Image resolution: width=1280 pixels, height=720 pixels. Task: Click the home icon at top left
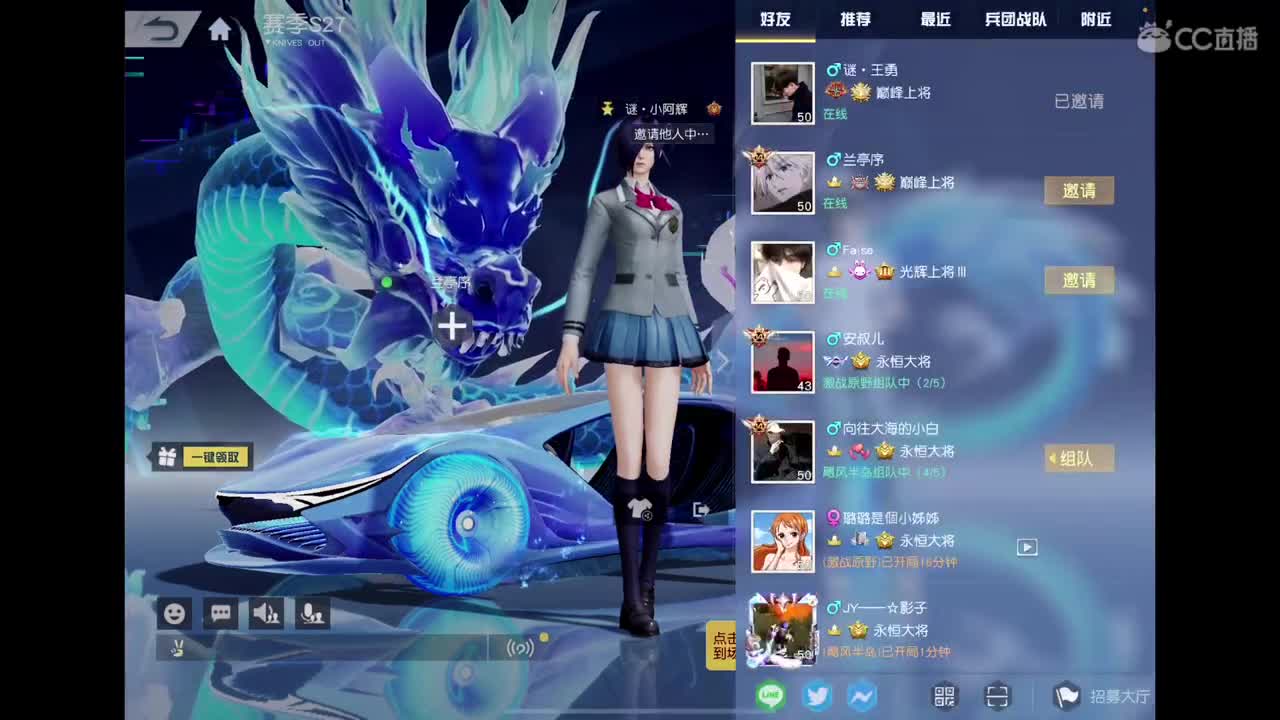pos(219,29)
